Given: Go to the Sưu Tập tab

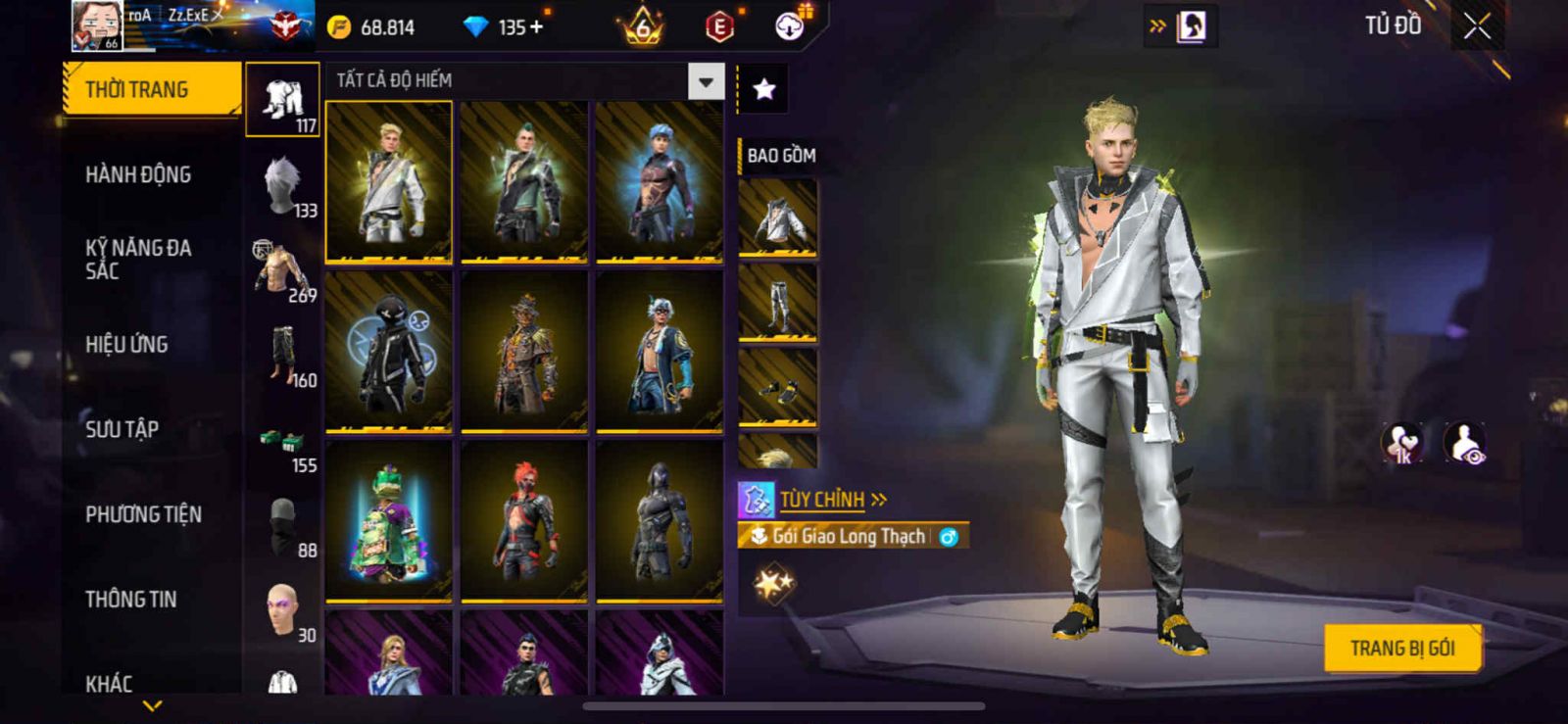Looking at the screenshot, I should (122, 429).
